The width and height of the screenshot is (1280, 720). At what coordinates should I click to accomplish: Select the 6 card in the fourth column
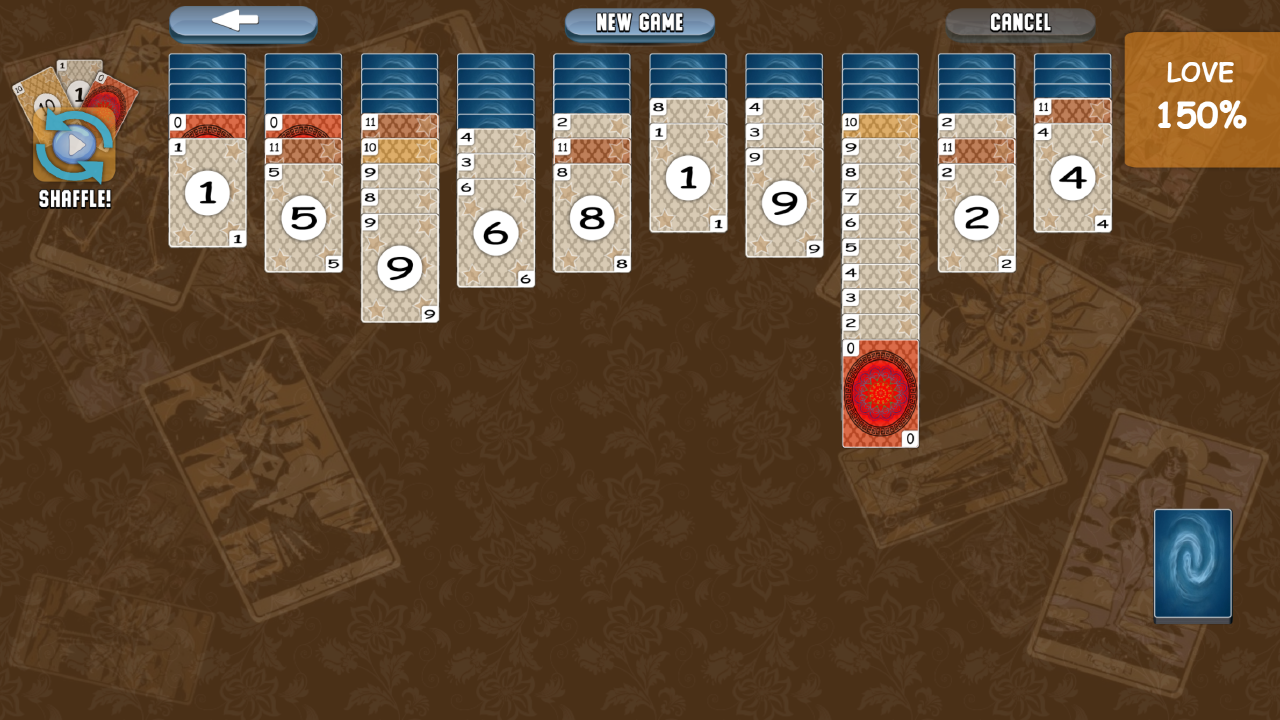[495, 232]
